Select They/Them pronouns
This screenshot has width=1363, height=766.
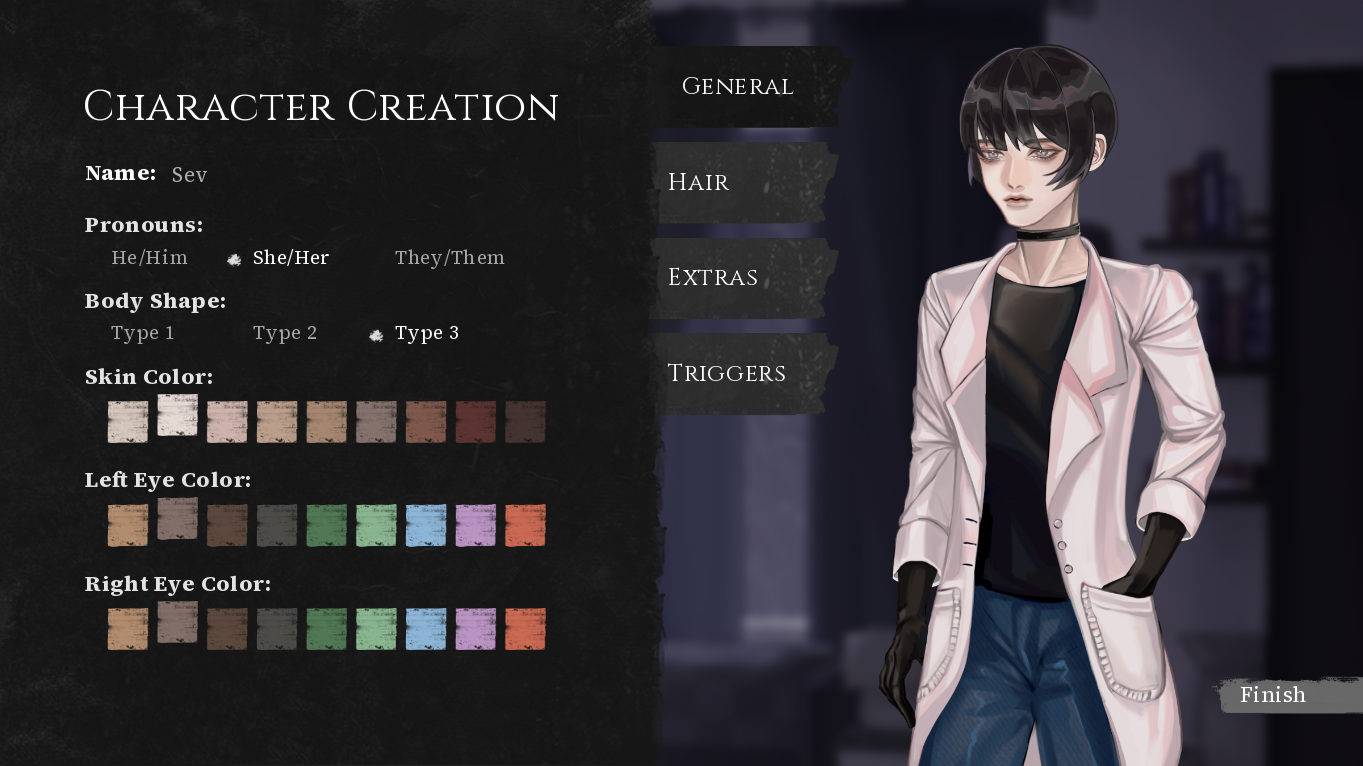click(x=450, y=257)
